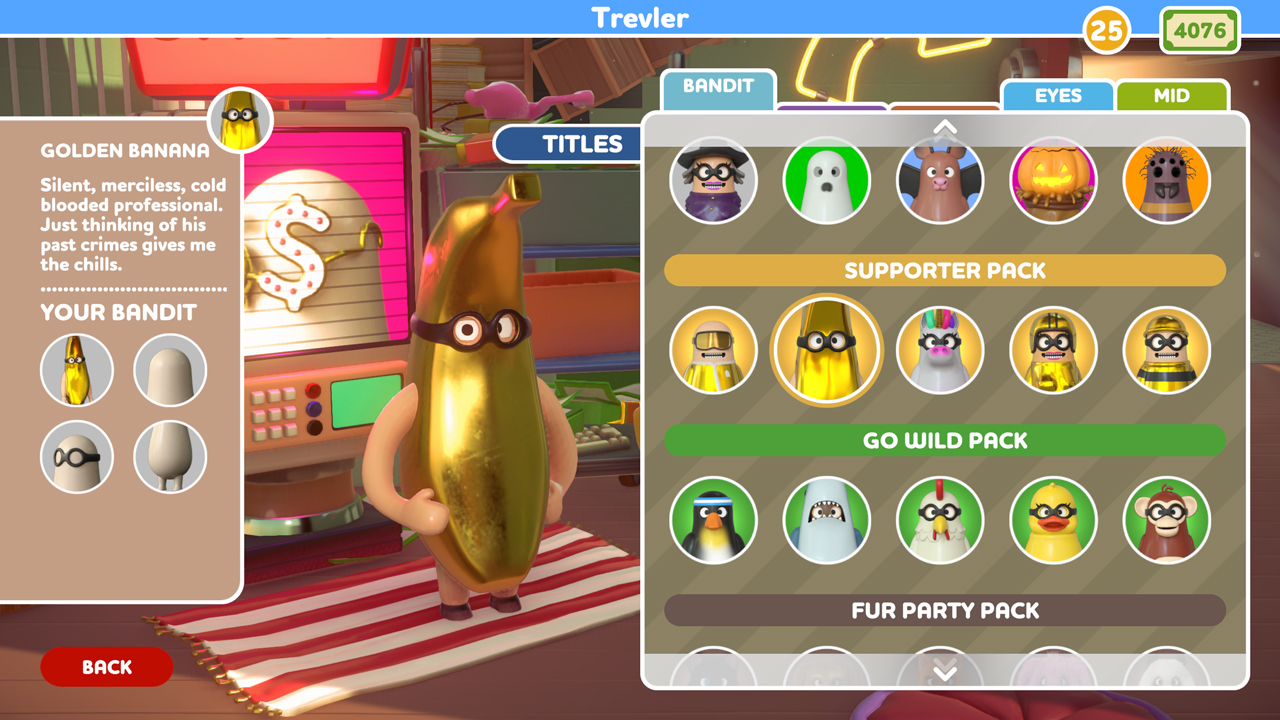Image resolution: width=1280 pixels, height=720 pixels.
Task: Select the spider character icon
Action: (1166, 180)
